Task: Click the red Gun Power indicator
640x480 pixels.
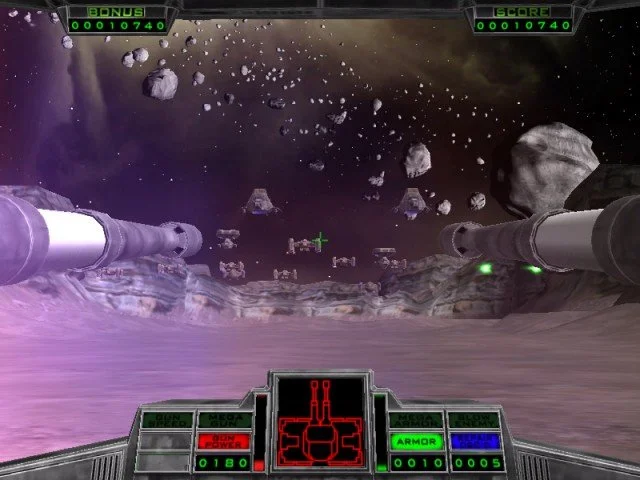Action: [223, 441]
